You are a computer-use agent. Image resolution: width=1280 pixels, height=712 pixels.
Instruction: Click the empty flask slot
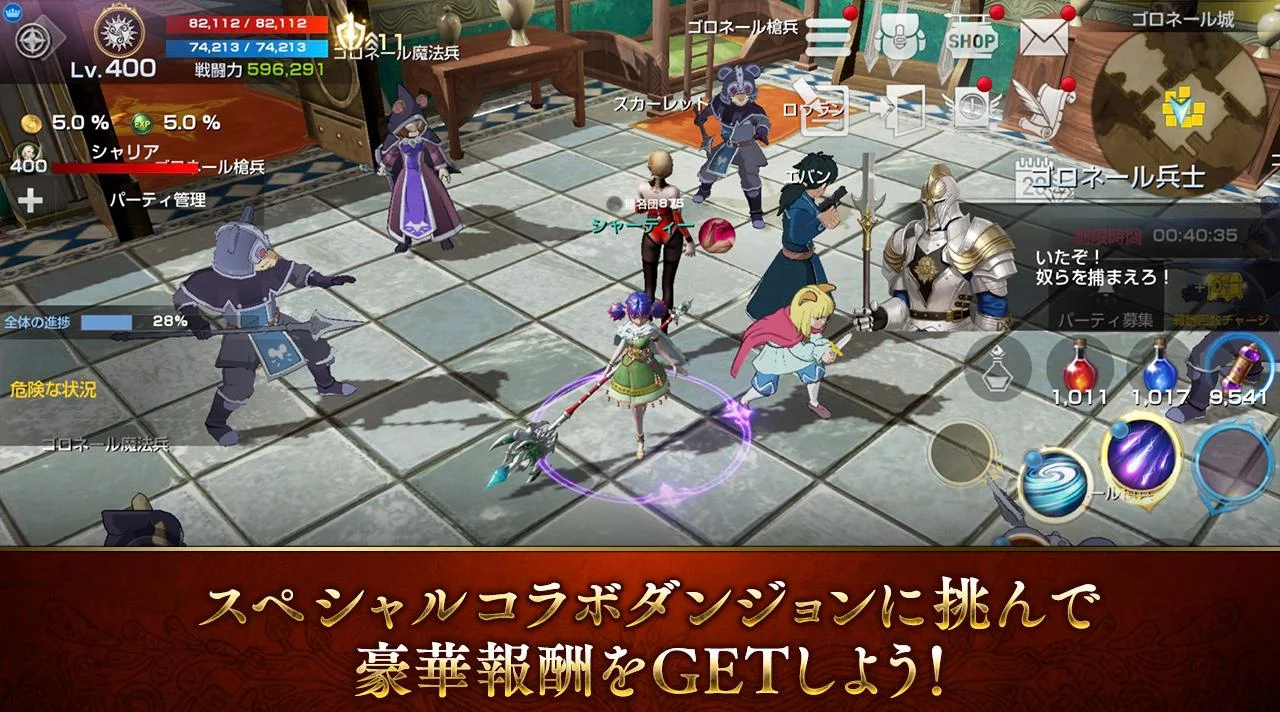click(996, 368)
